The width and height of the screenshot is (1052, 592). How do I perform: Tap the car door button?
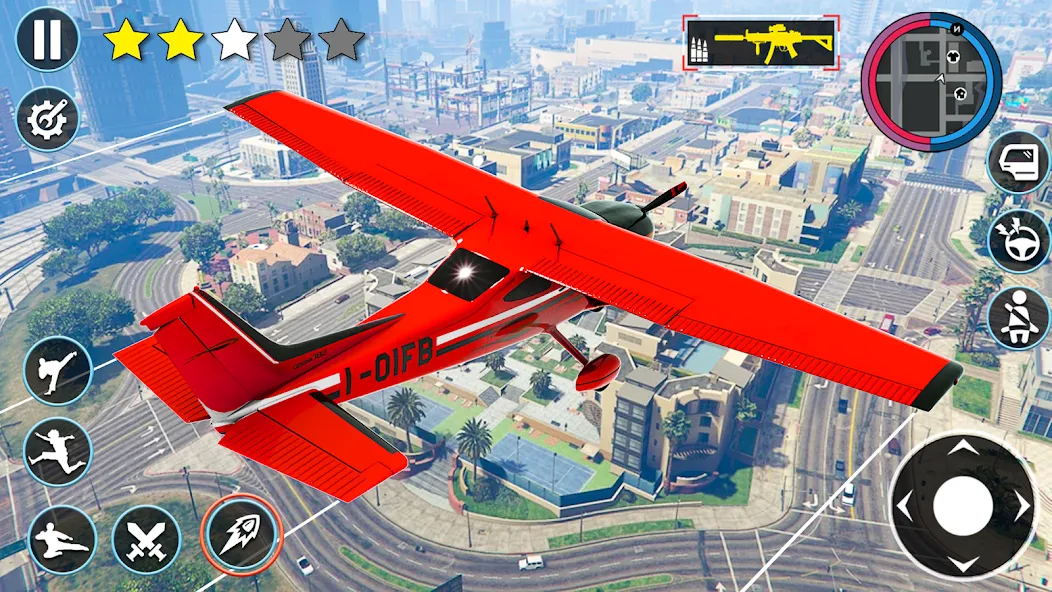click(x=1018, y=163)
